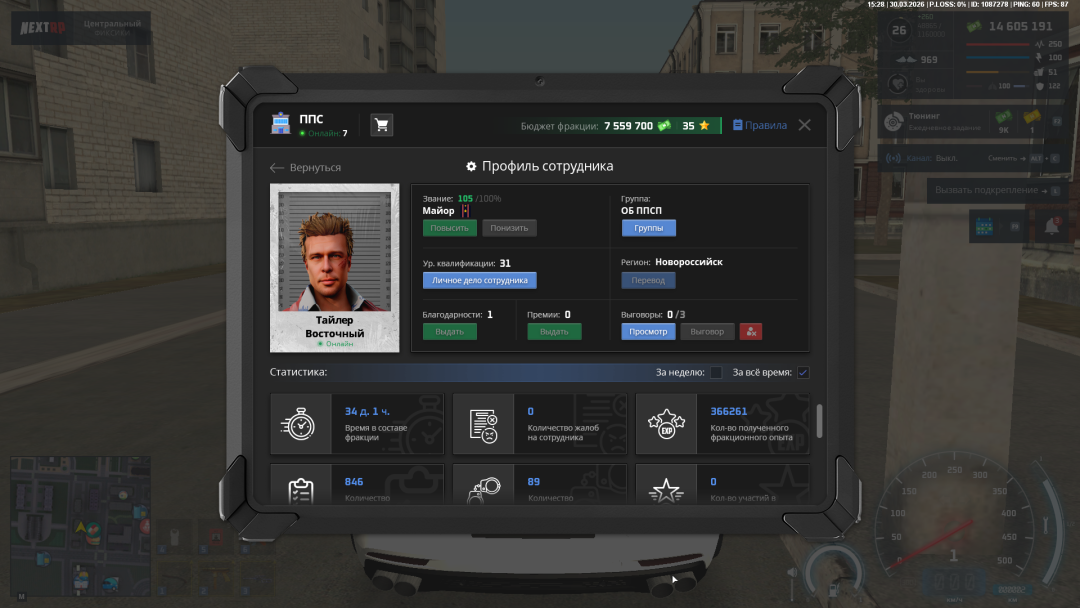Open the notification bell icon
The image size is (1080, 608).
(1051, 227)
